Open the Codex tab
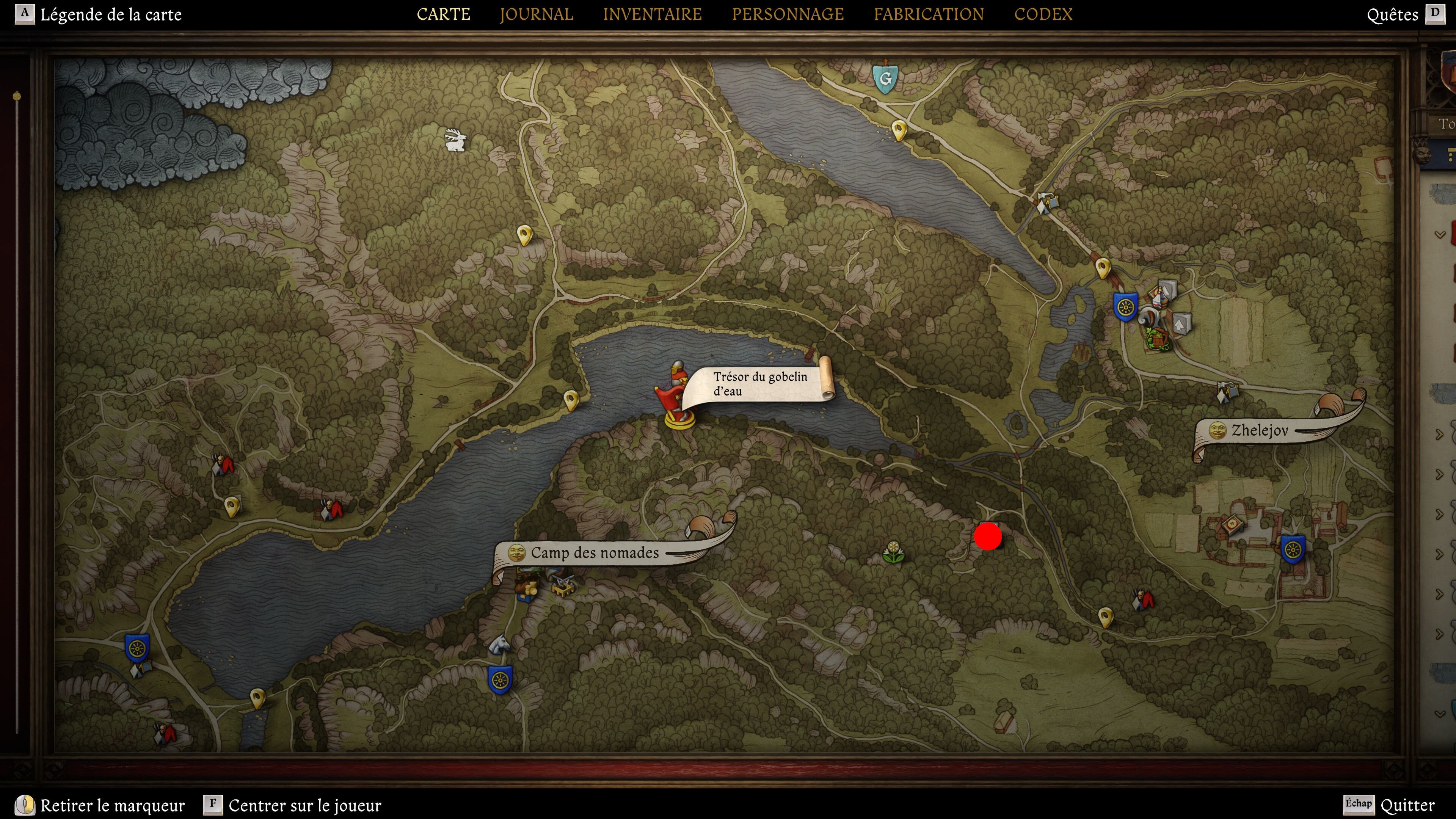The width and height of the screenshot is (1456, 819). tap(1043, 14)
